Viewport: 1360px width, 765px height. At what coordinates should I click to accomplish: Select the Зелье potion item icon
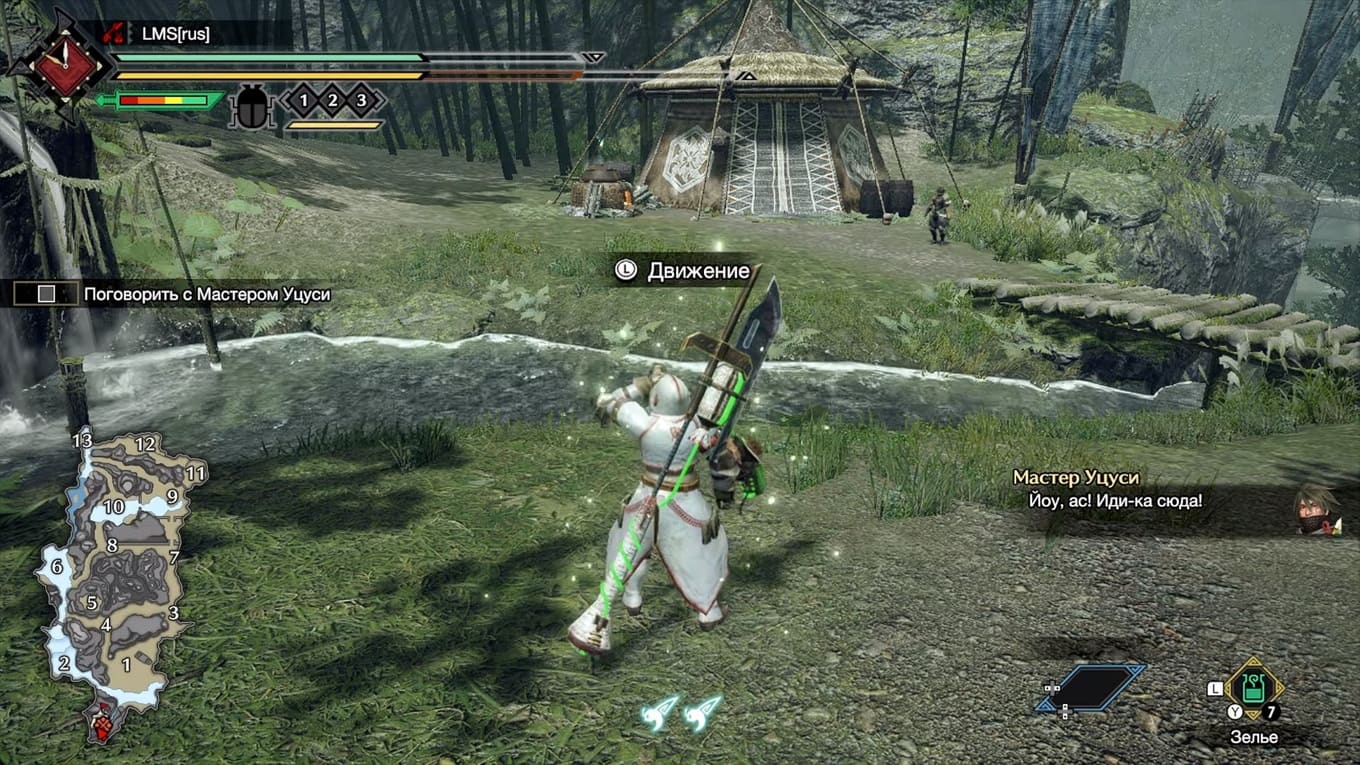(x=1253, y=689)
